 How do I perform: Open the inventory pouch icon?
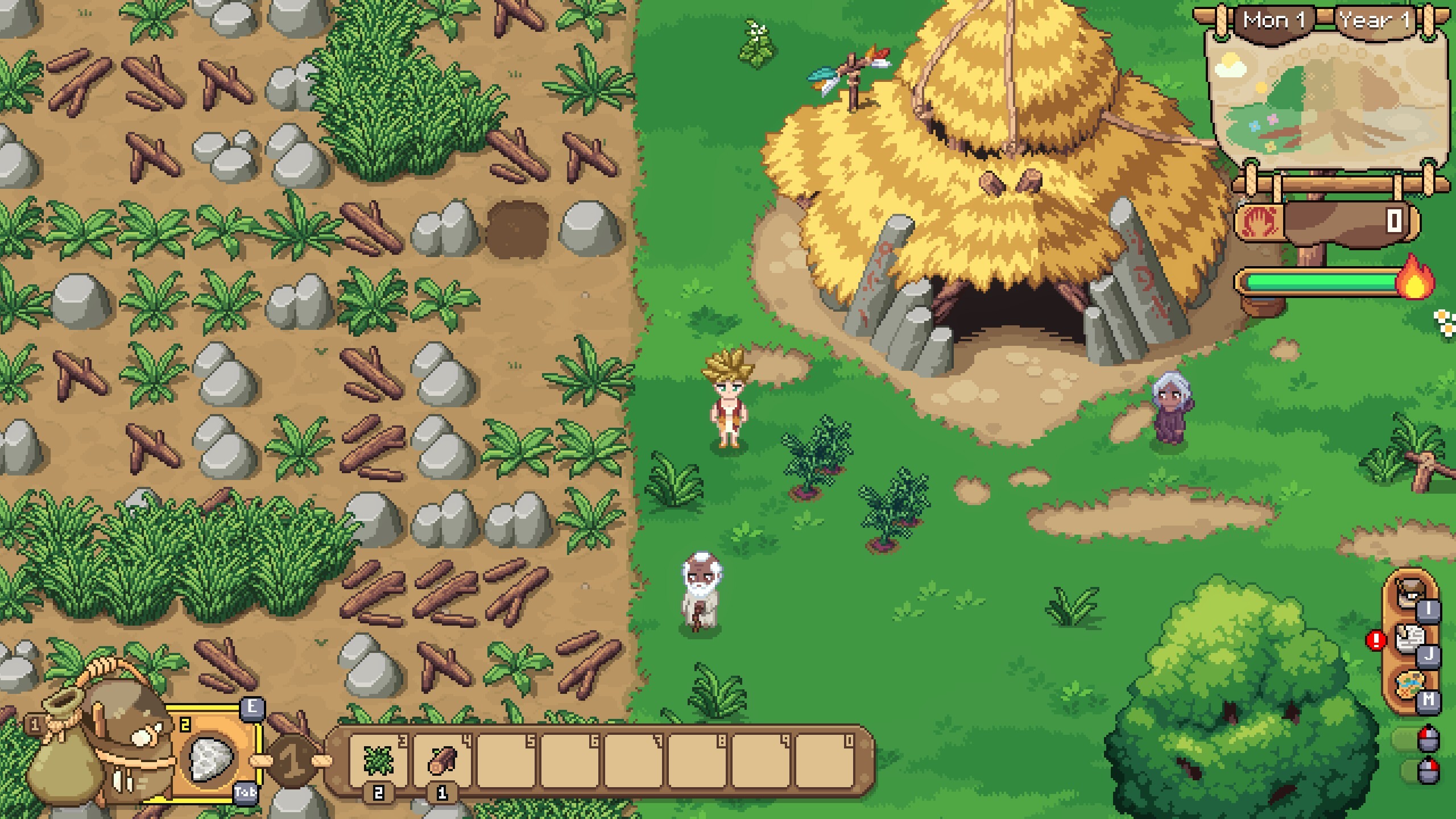tap(1408, 594)
